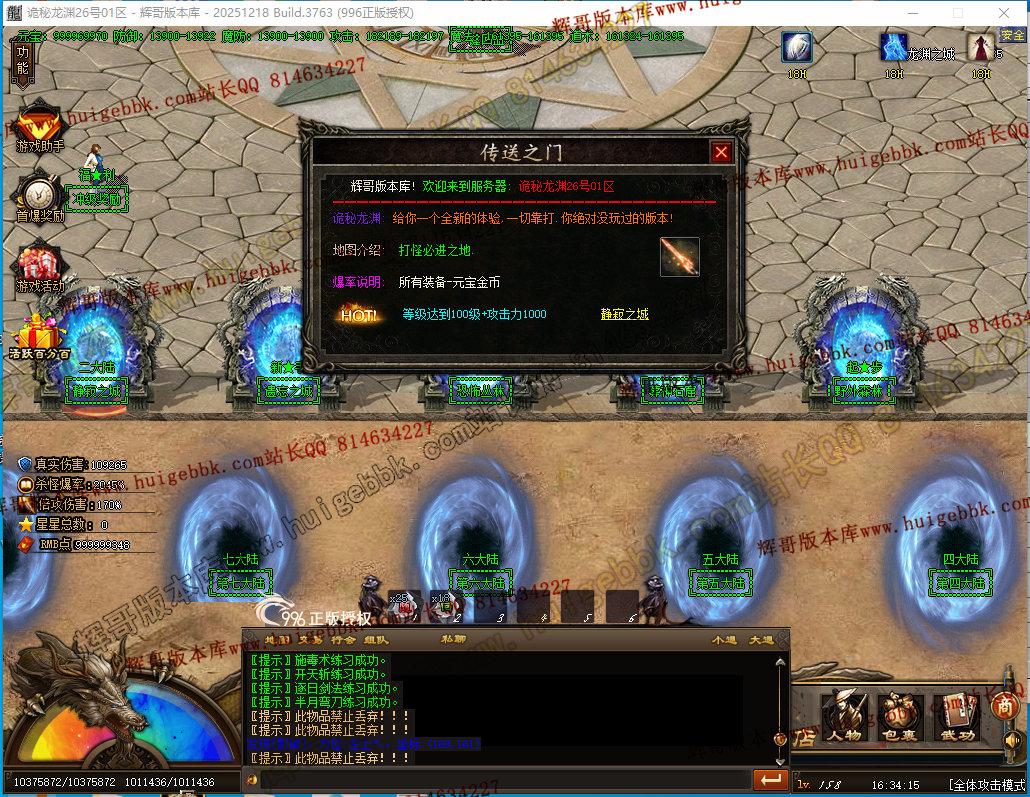Open the 人物 character sheet
Image resolution: width=1030 pixels, height=797 pixels.
844,714
